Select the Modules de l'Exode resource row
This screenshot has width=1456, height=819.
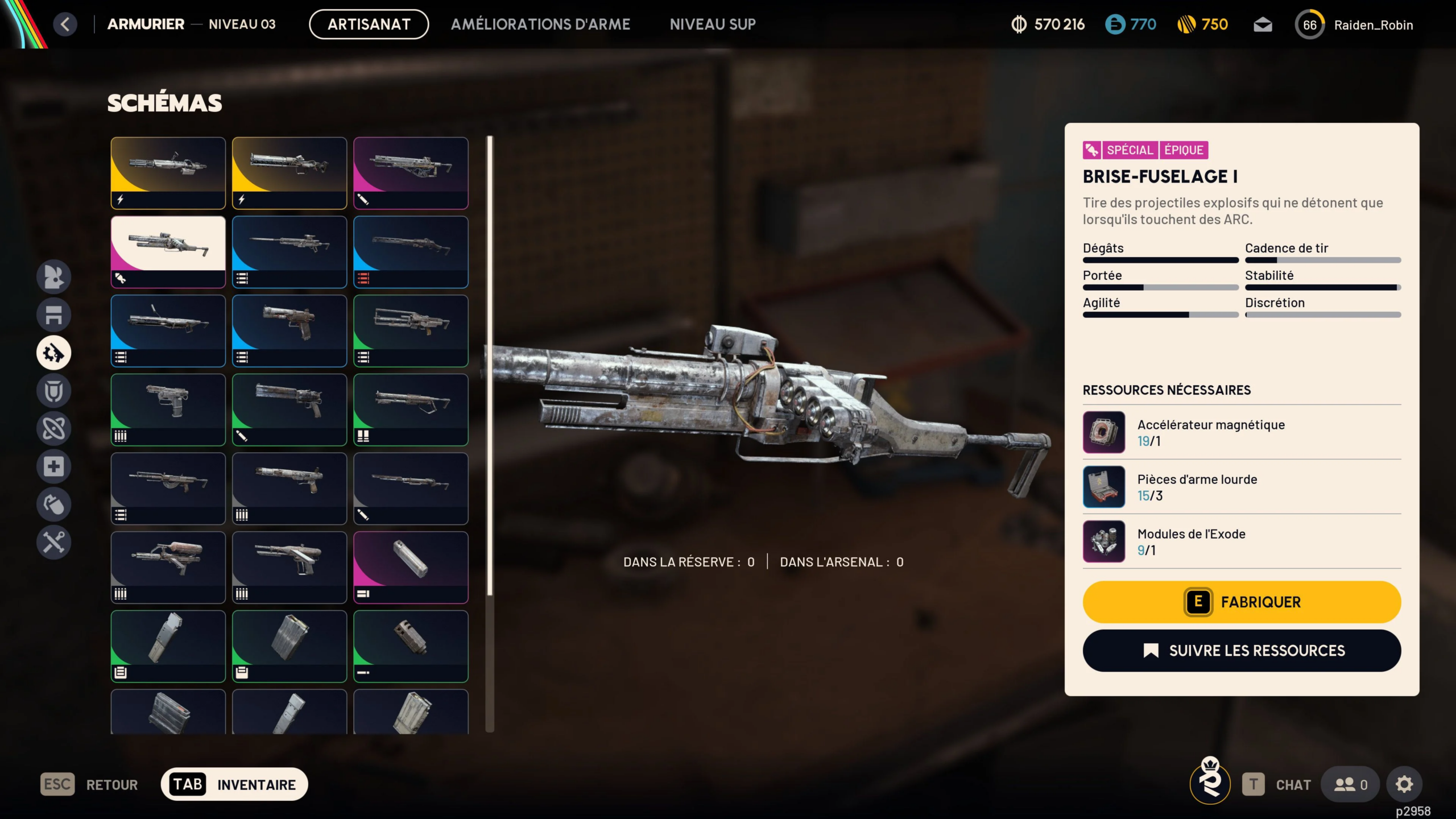tap(1242, 541)
